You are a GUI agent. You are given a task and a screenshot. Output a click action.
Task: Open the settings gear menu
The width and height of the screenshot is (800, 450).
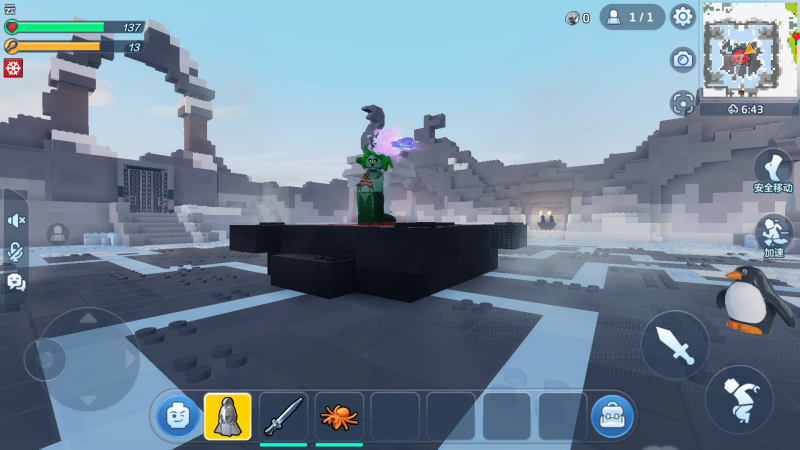(683, 17)
